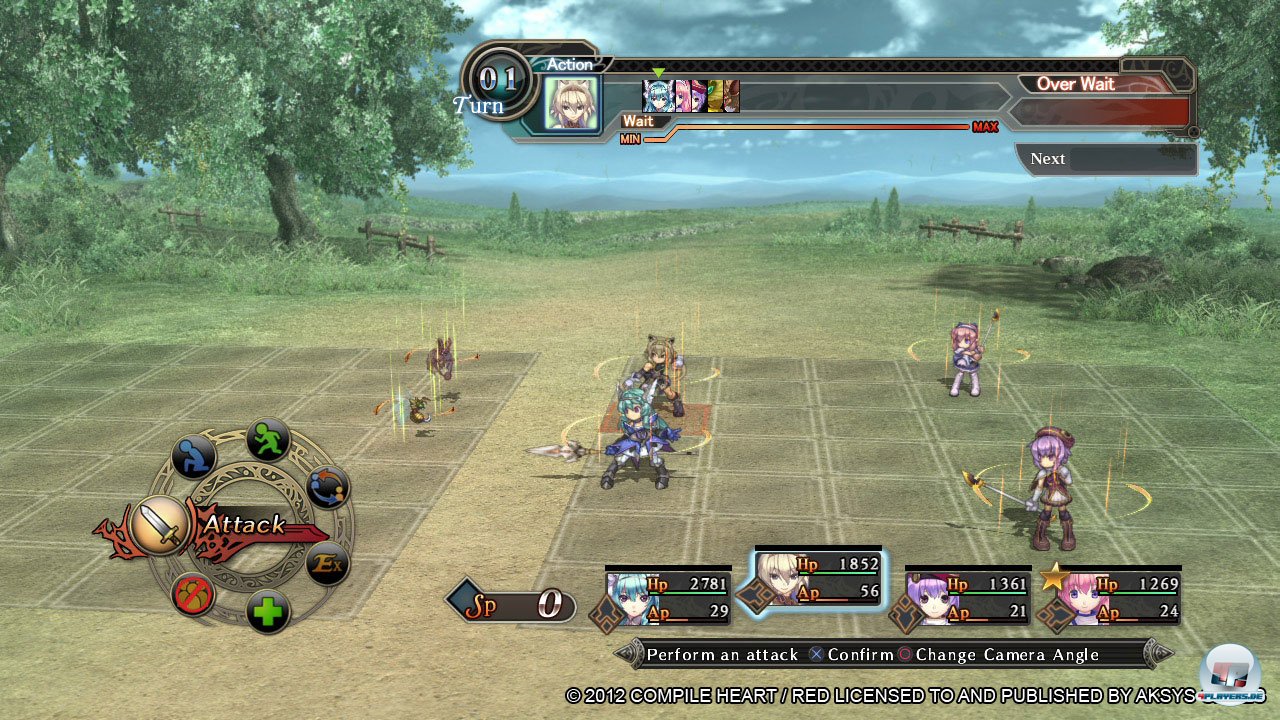Select the green running figure command
Viewport: 1280px width, 720px height.
(x=268, y=440)
